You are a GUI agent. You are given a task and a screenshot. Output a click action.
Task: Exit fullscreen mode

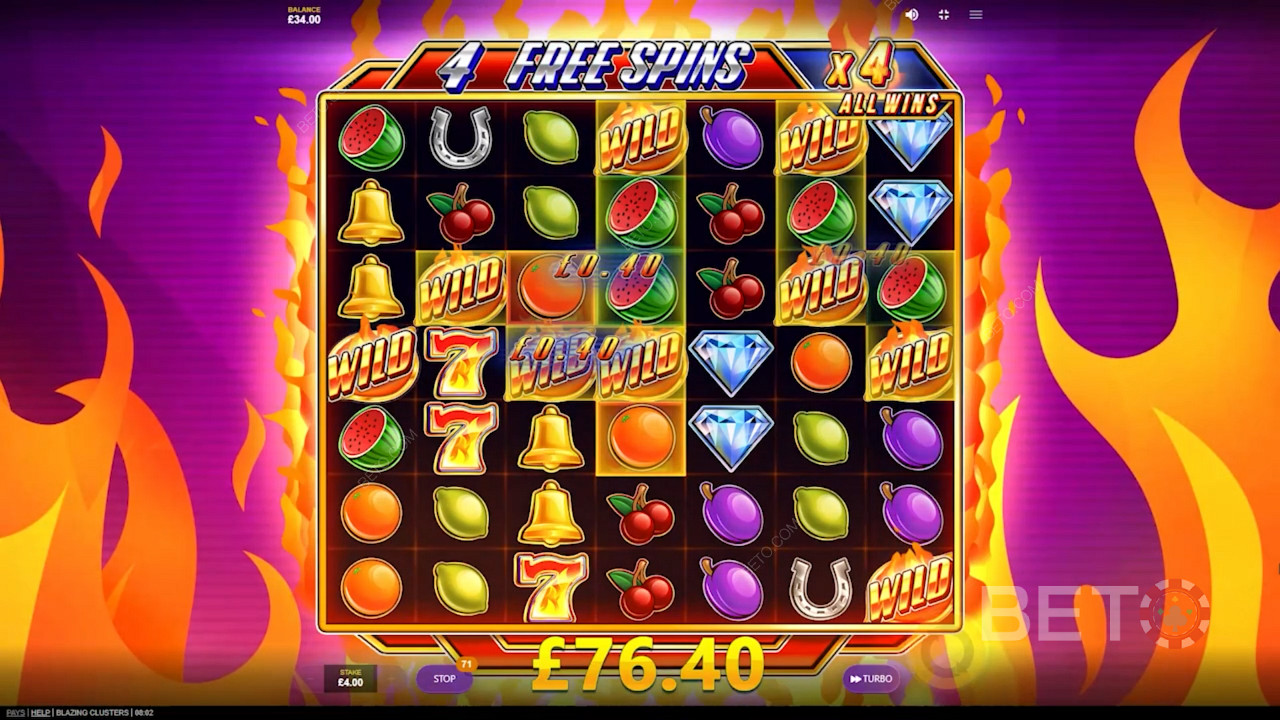click(943, 15)
